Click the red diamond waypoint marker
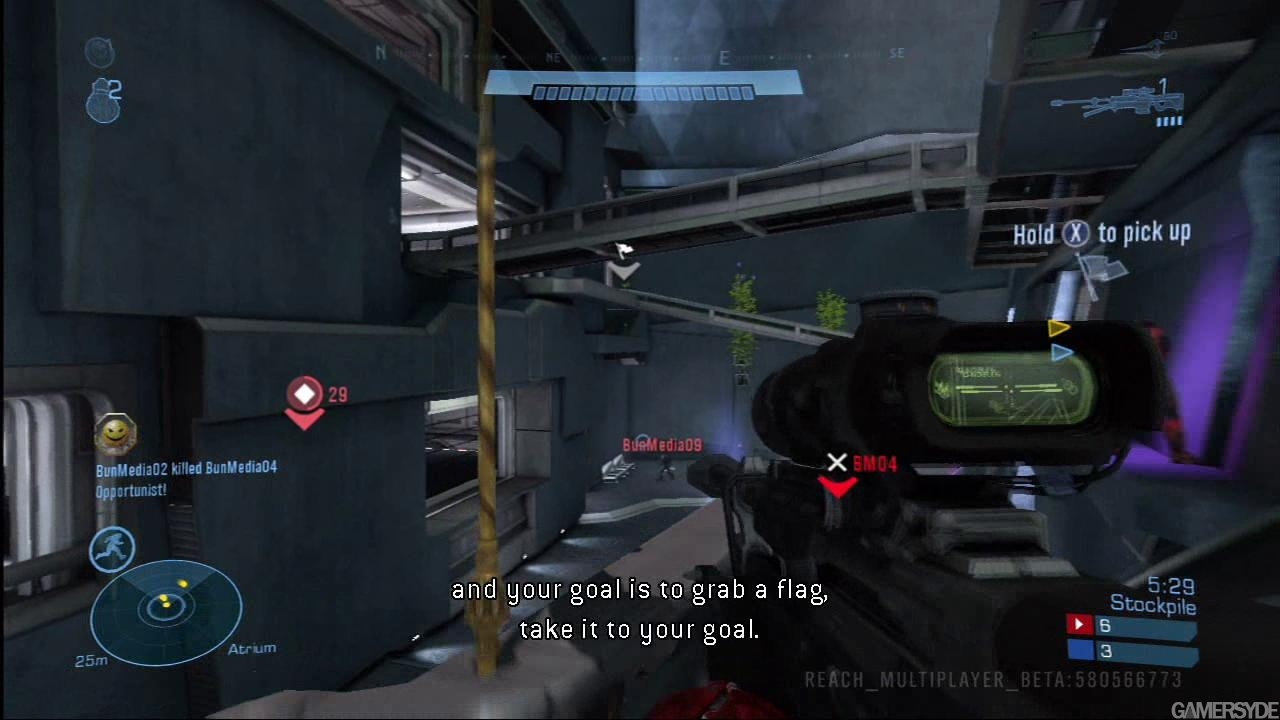The image size is (1280, 720). tap(305, 394)
